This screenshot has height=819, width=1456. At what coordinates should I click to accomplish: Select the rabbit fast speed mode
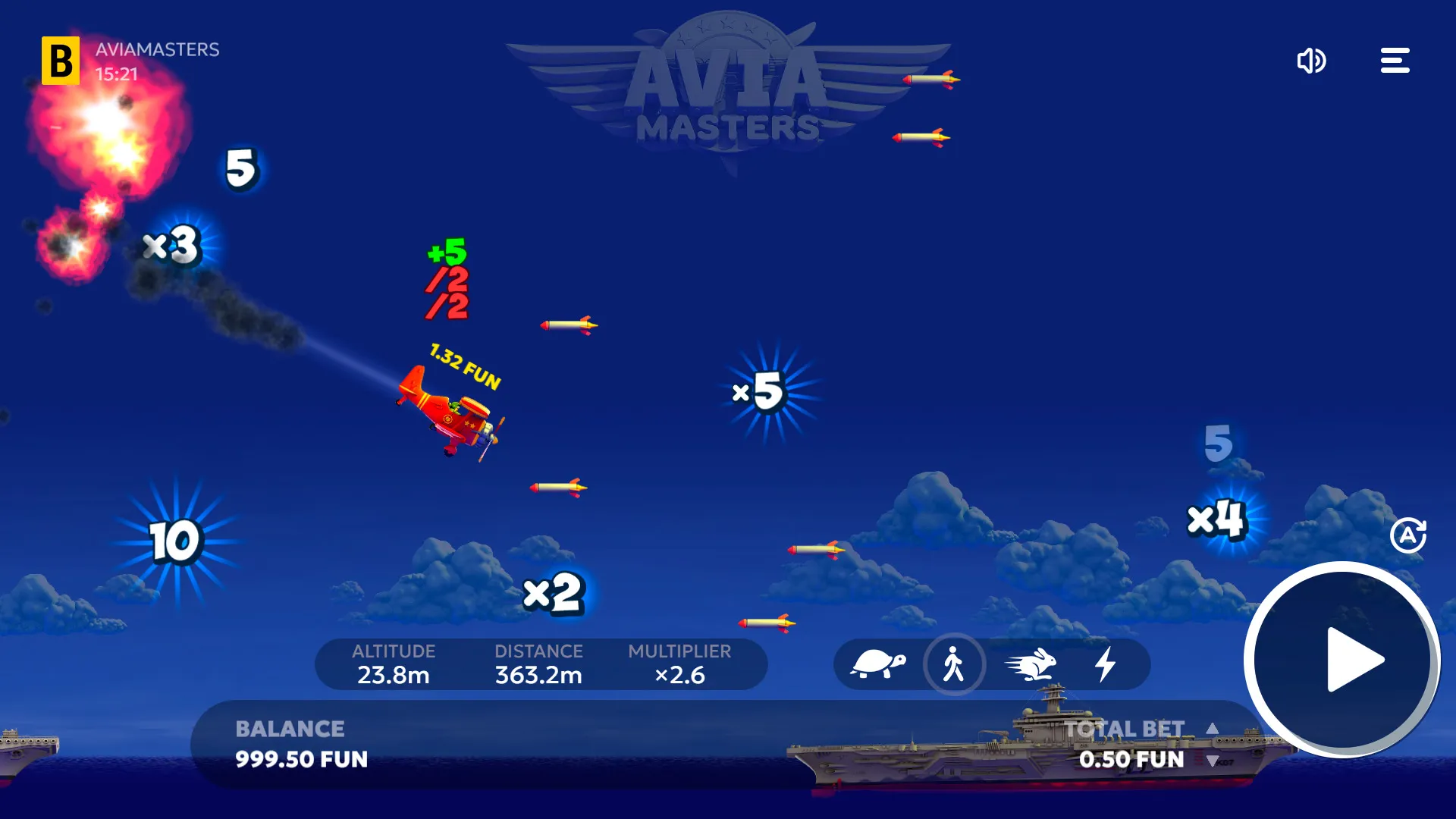coord(1031,664)
